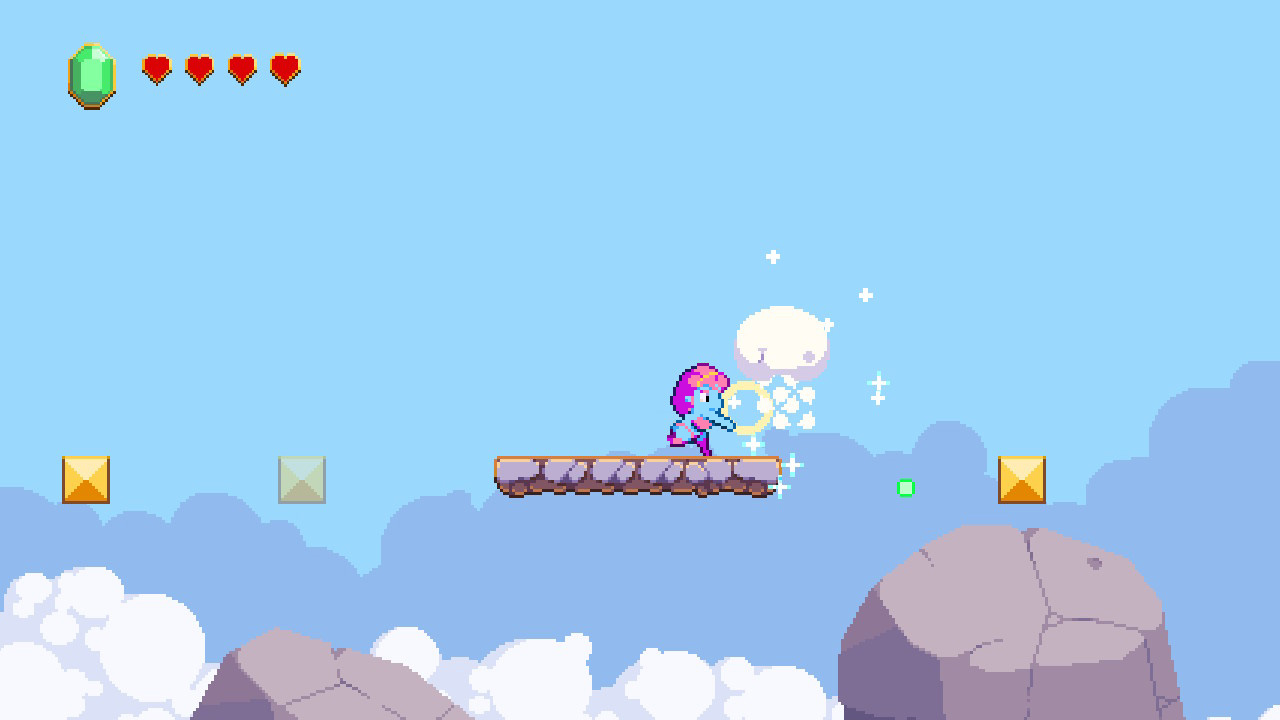Select the pink-haired player character
The height and width of the screenshot is (720, 1280).
point(698,410)
